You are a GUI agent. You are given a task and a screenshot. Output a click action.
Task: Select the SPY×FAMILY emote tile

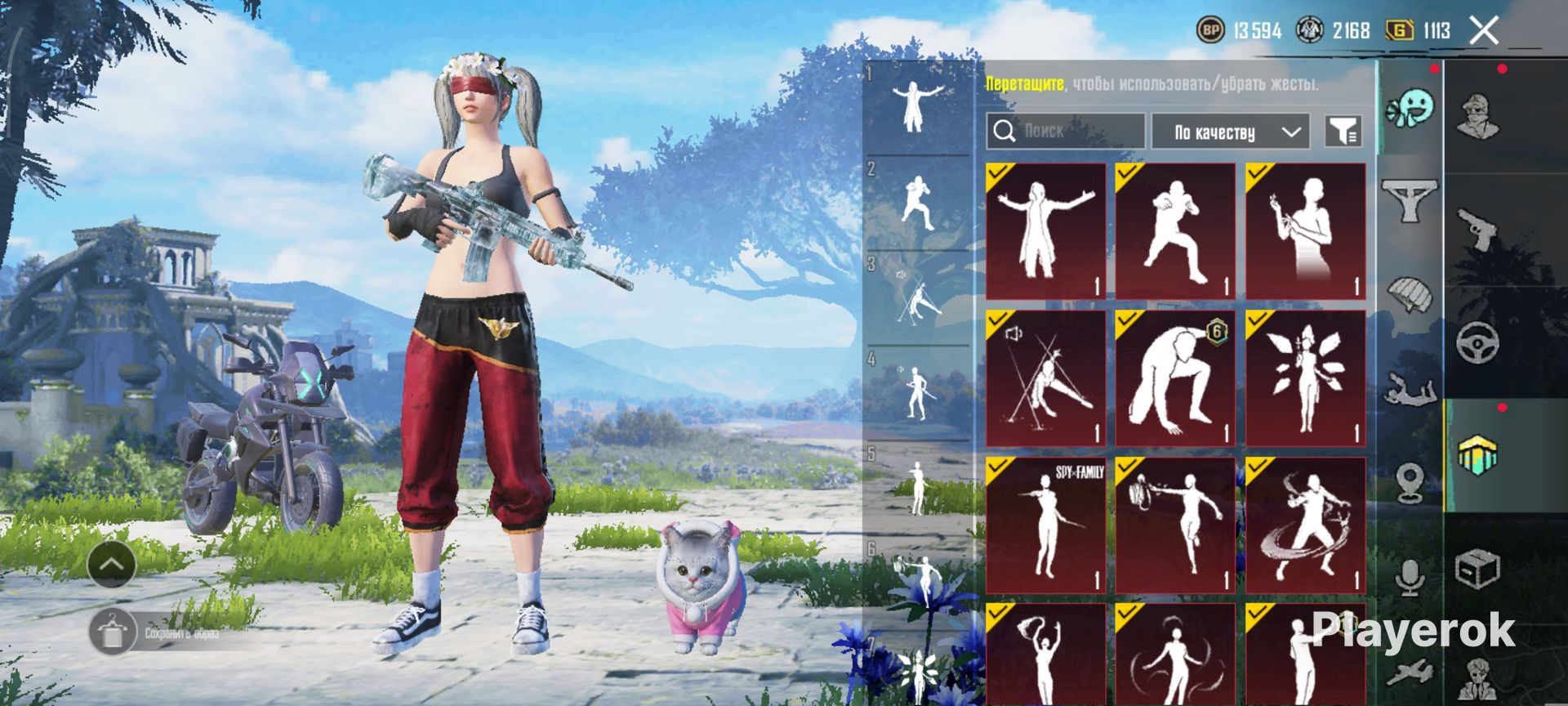point(1045,525)
